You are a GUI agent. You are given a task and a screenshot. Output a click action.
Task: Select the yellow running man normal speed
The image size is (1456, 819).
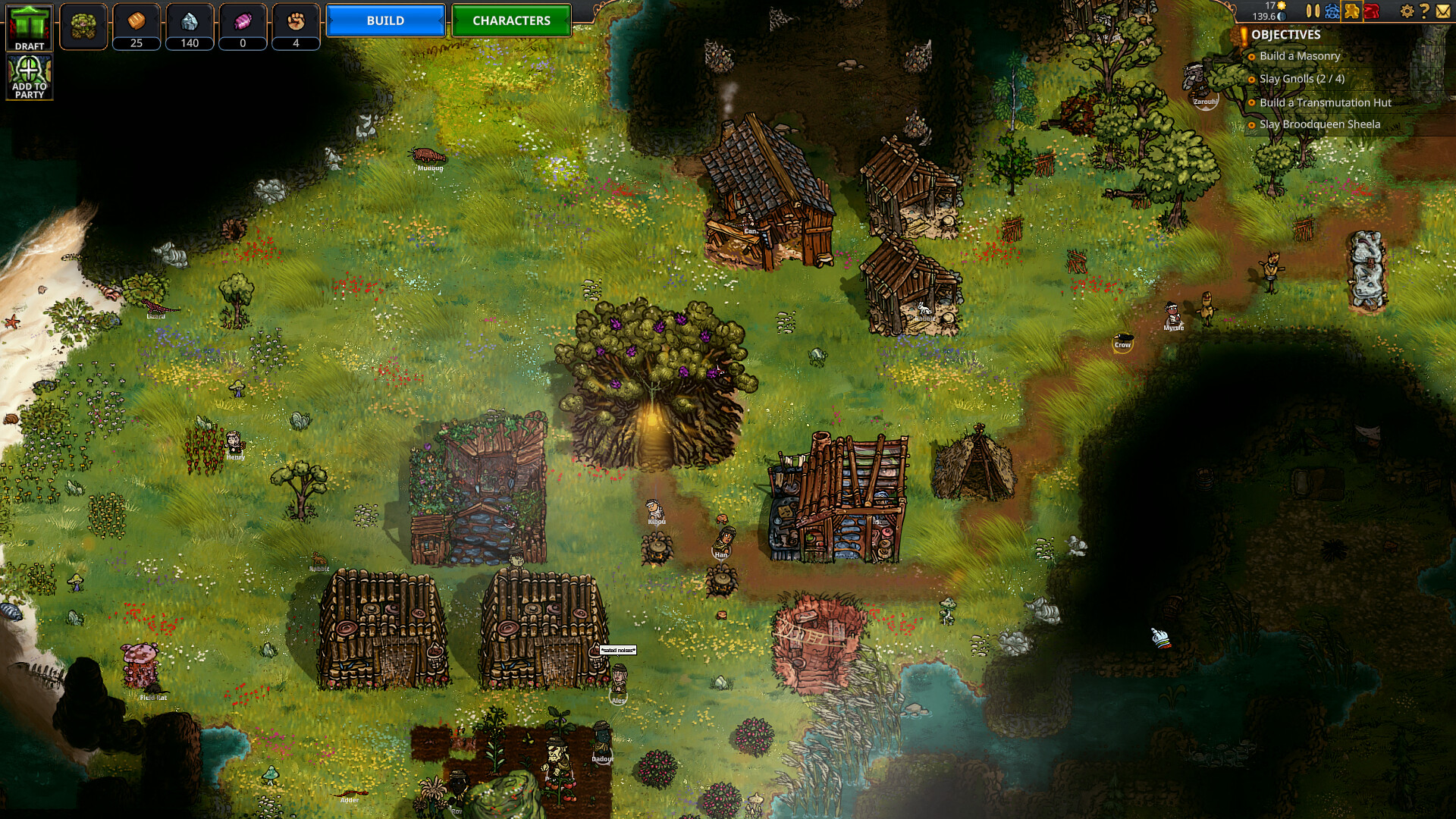[x=1352, y=11]
